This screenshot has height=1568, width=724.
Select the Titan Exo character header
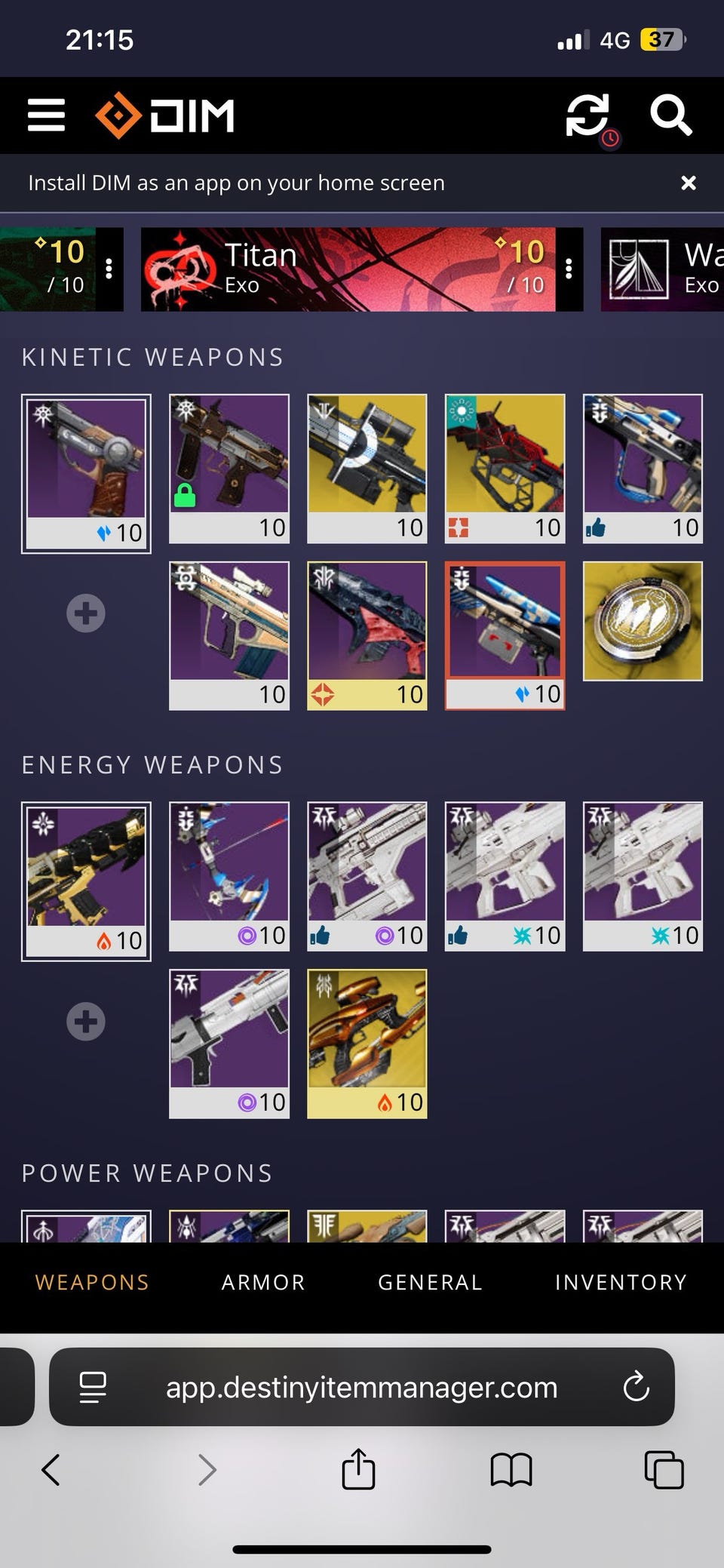(348, 269)
